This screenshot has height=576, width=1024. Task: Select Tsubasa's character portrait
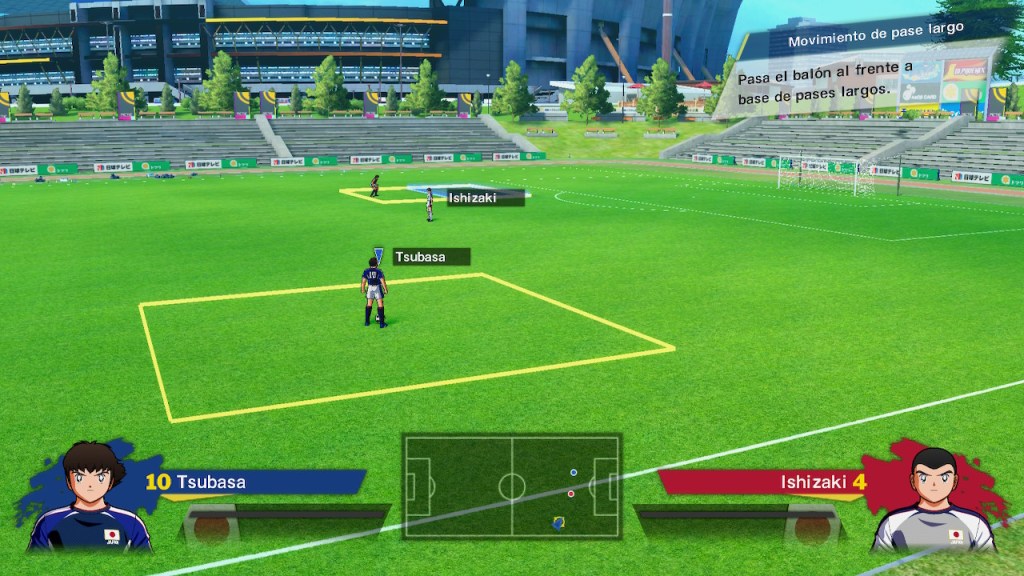coord(91,497)
